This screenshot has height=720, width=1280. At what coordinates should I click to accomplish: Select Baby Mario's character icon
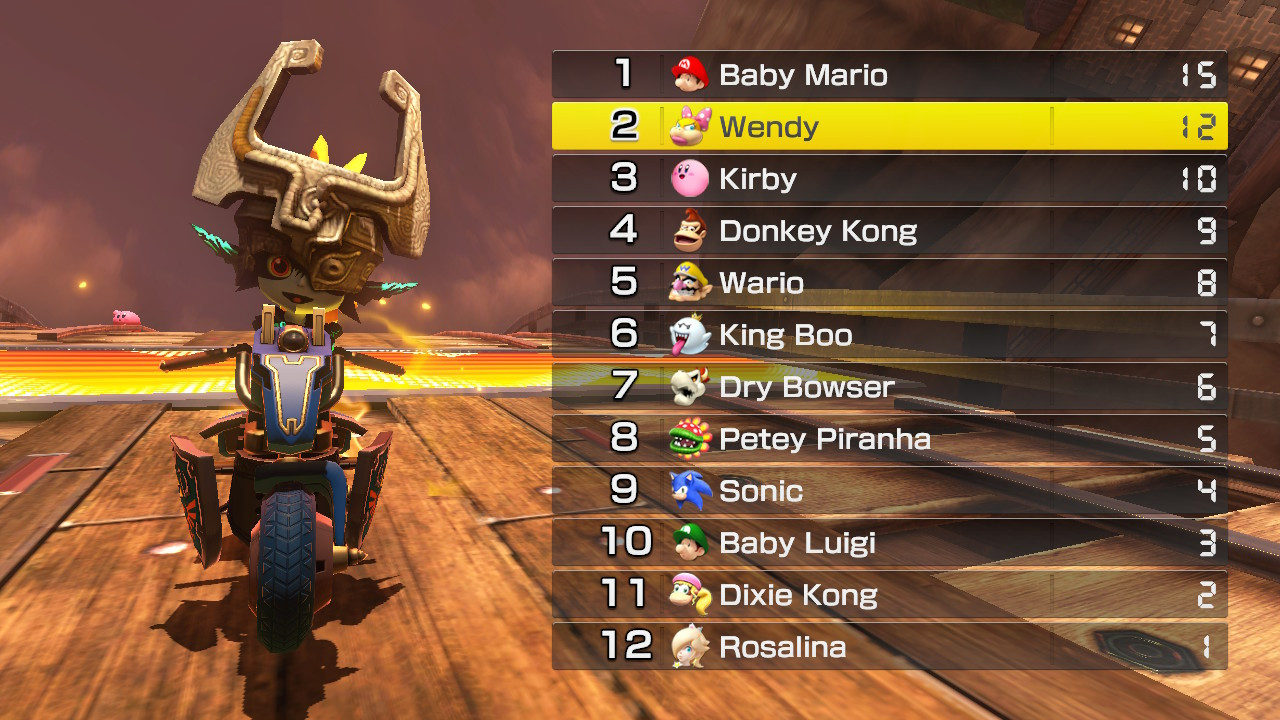pyautogui.click(x=690, y=74)
